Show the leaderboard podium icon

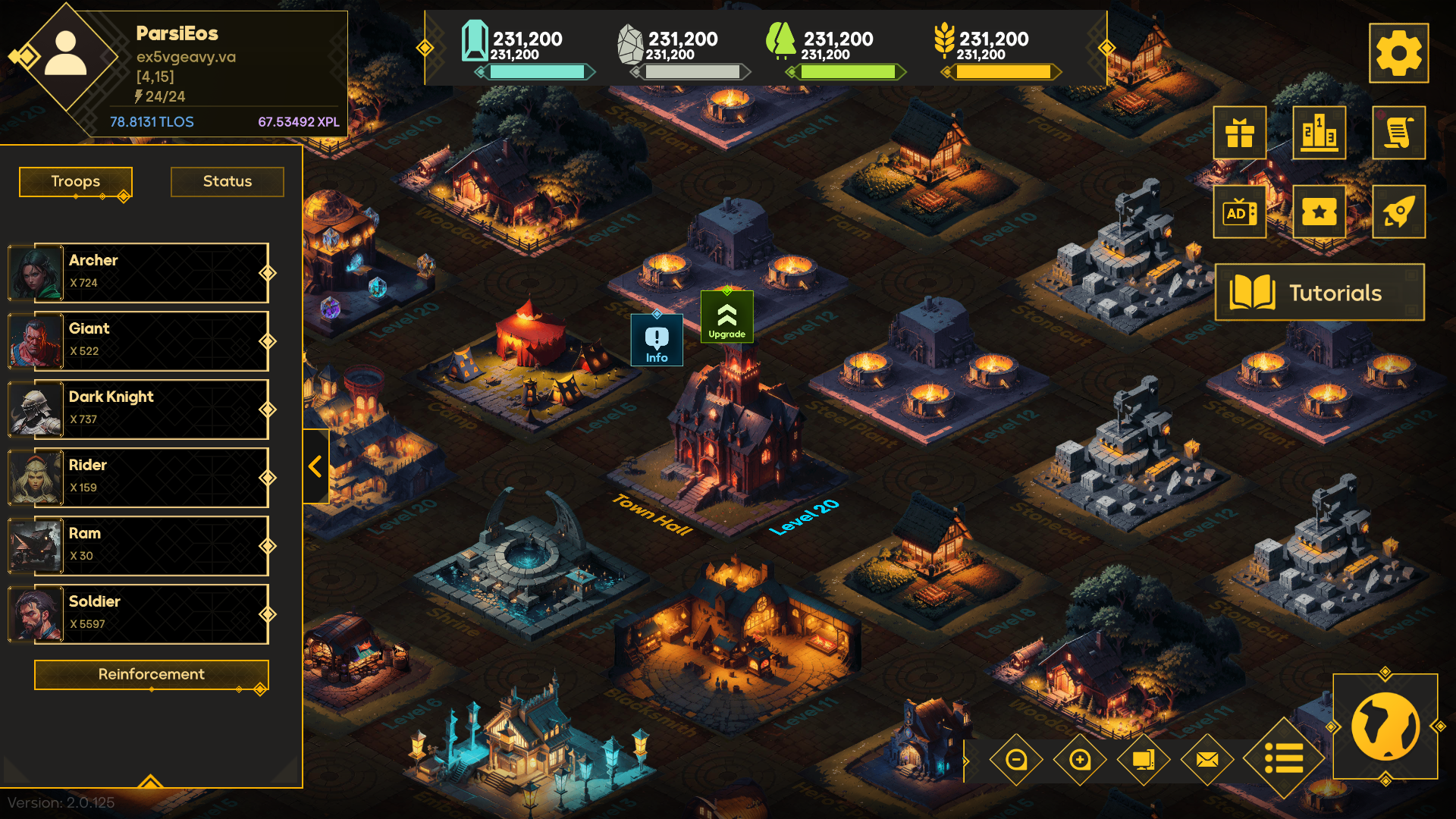click(1319, 133)
